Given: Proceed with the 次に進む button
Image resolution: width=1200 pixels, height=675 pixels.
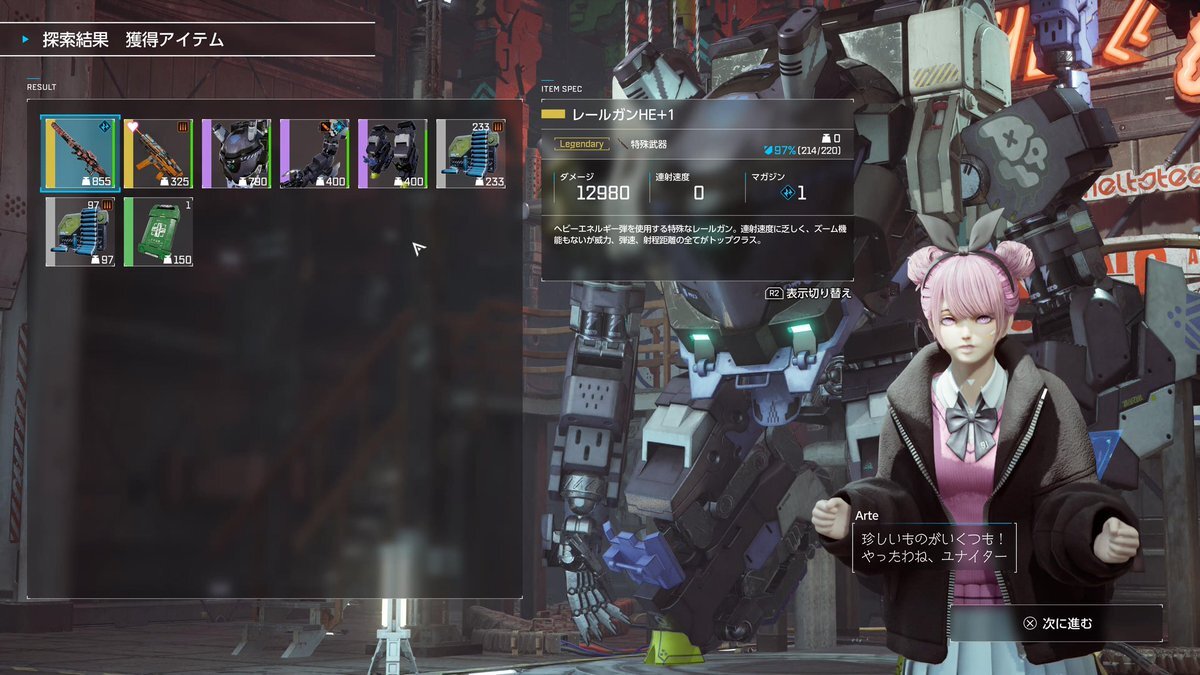Looking at the screenshot, I should 1057,623.
